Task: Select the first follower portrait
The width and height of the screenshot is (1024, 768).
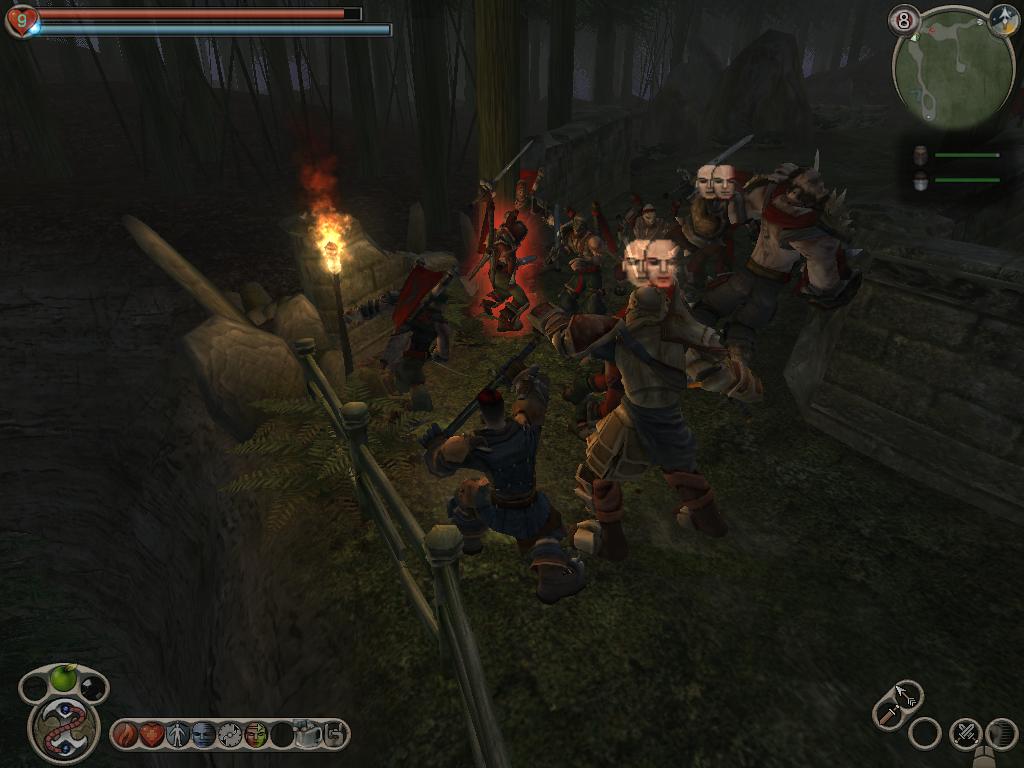Action: click(920, 155)
